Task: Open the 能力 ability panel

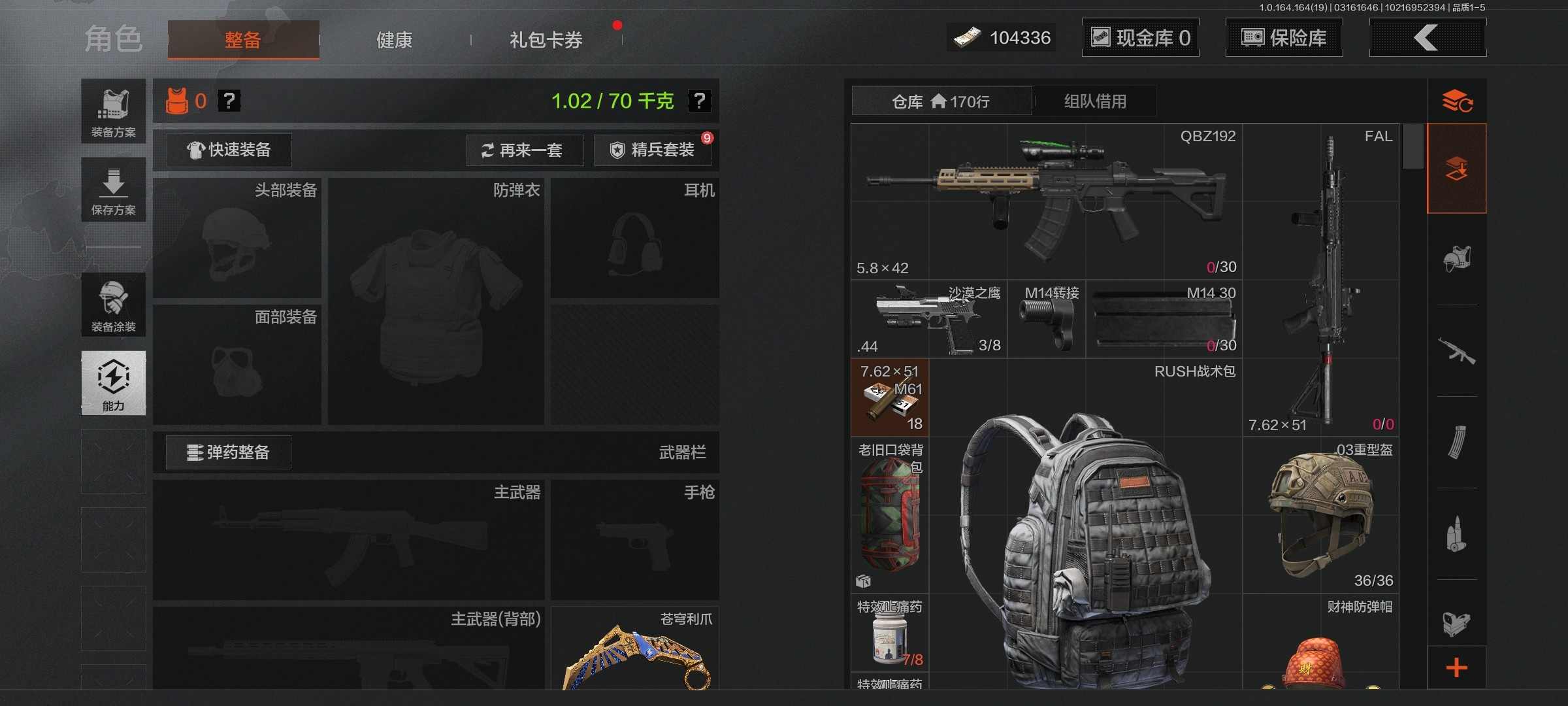Action: point(113,384)
